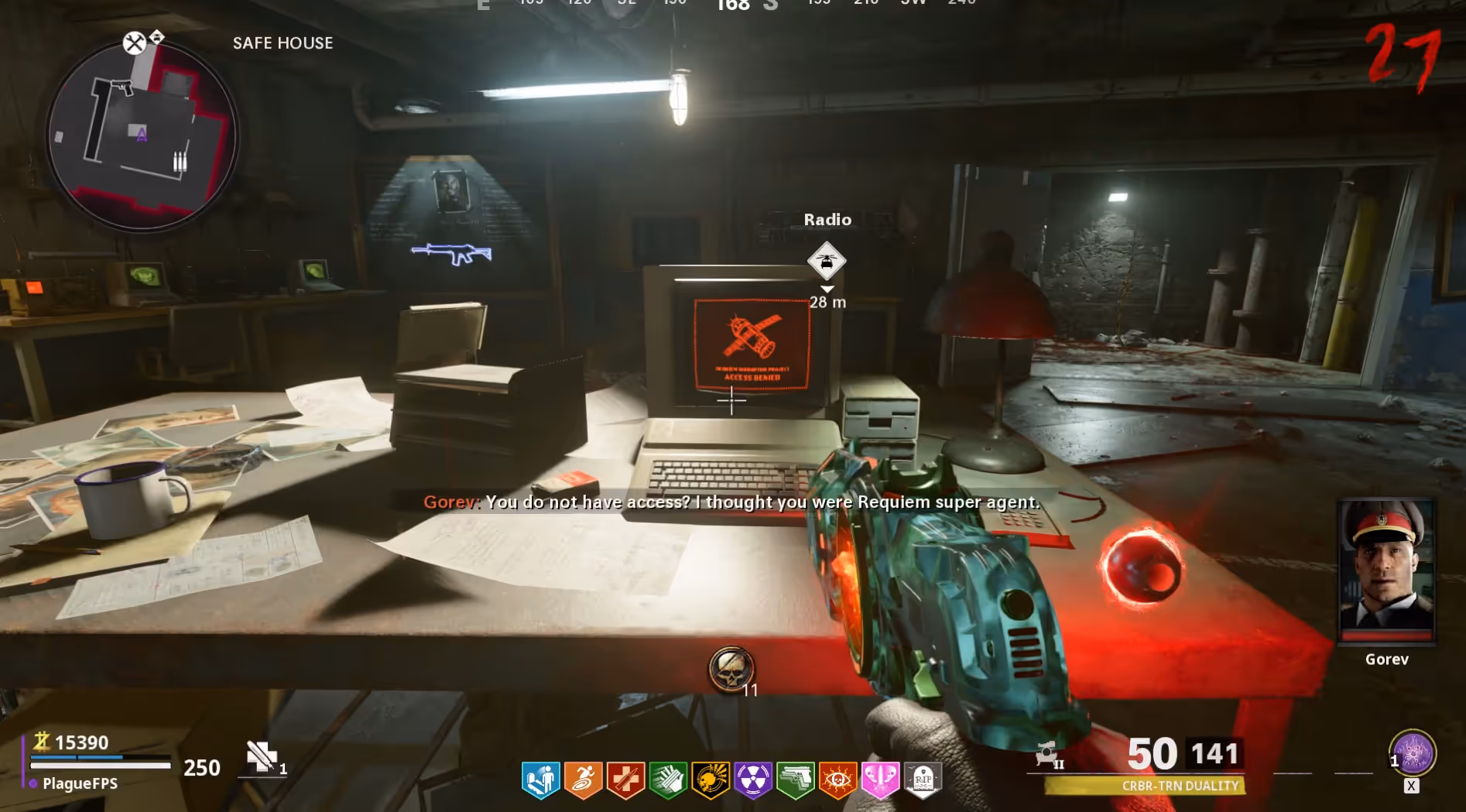This screenshot has width=1466, height=812.
Task: Select the crossed-tools marker above the minimap
Action: 135,43
